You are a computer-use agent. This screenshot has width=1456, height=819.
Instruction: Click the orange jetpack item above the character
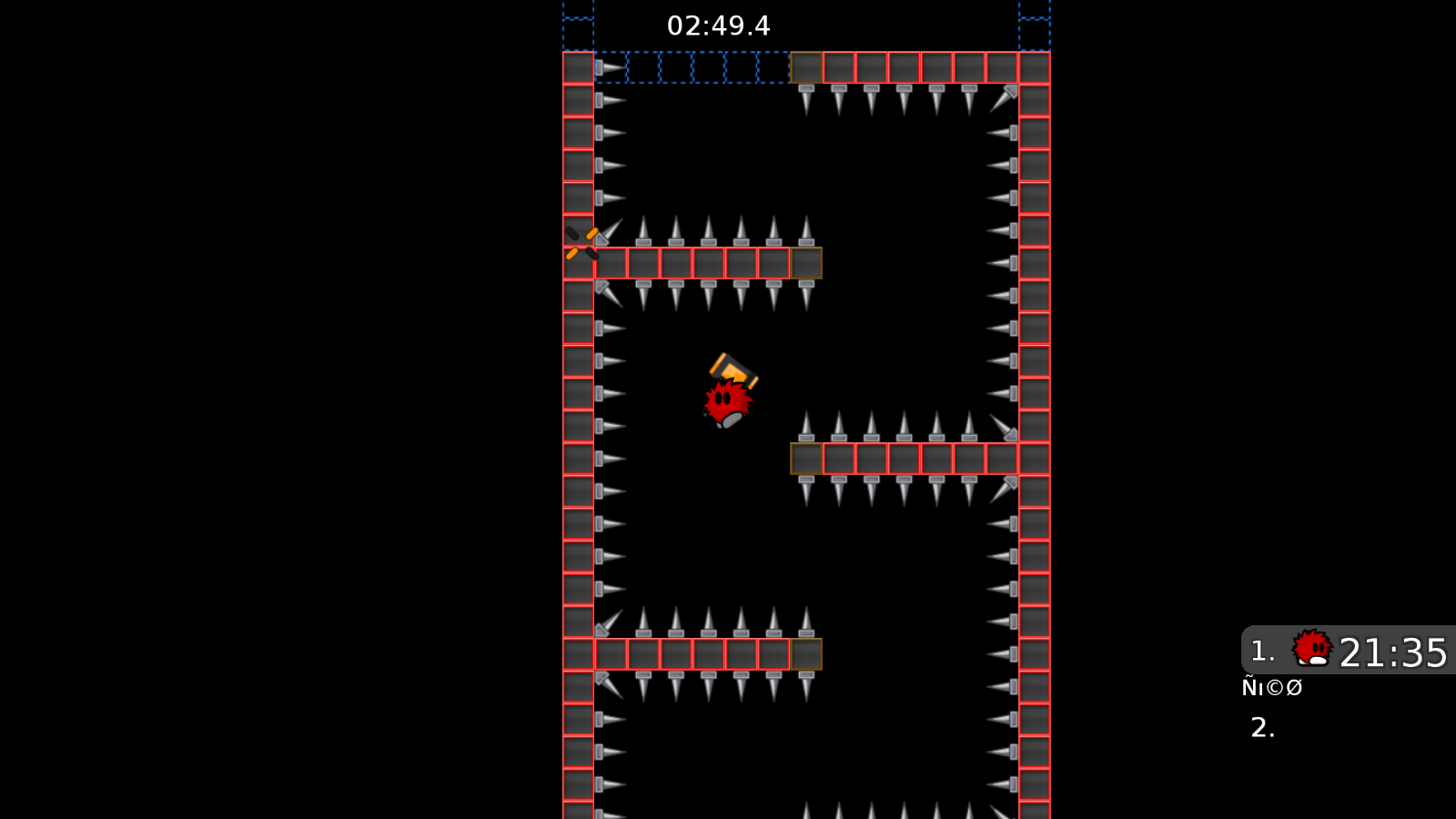(x=733, y=369)
